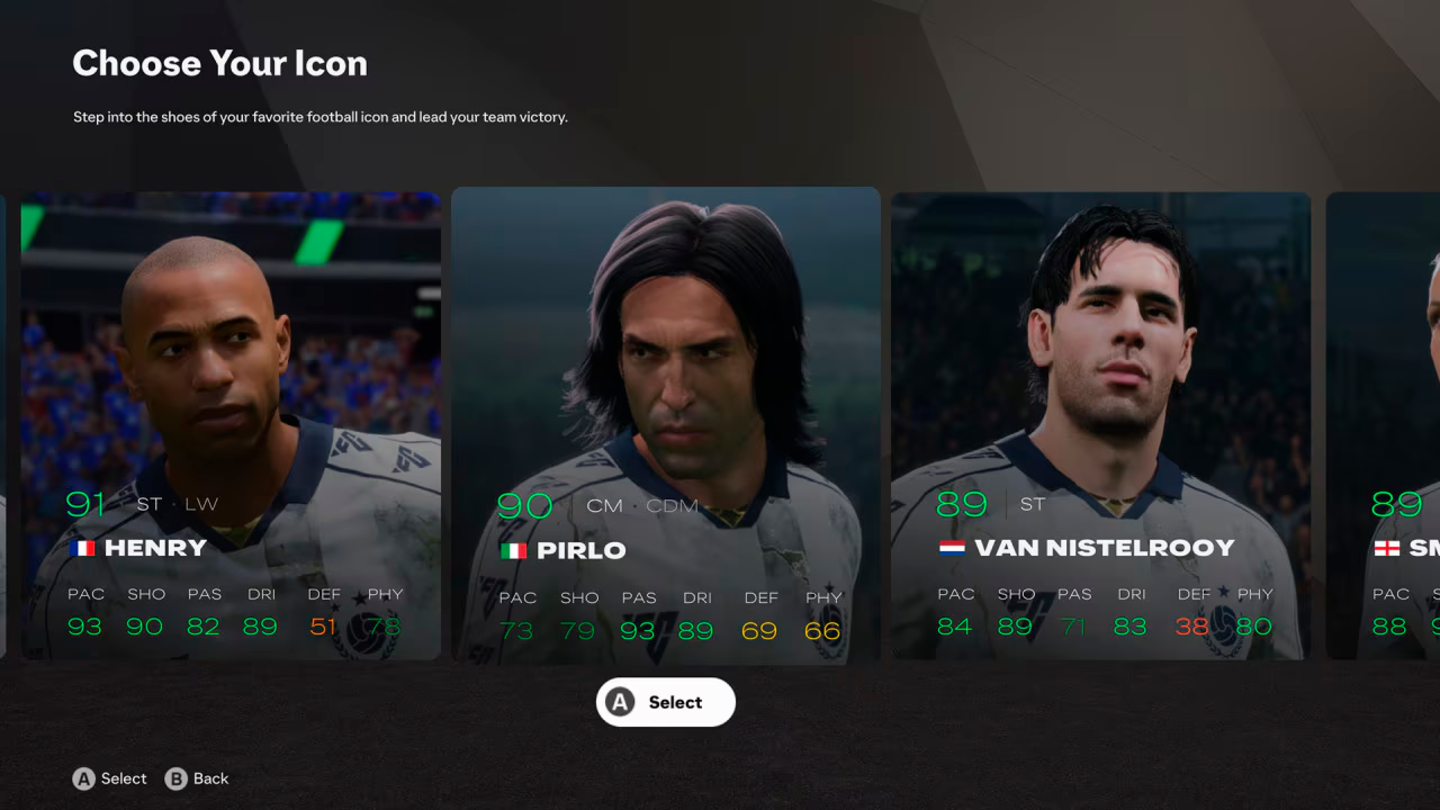Click Back to return to the previous screen

click(x=209, y=778)
